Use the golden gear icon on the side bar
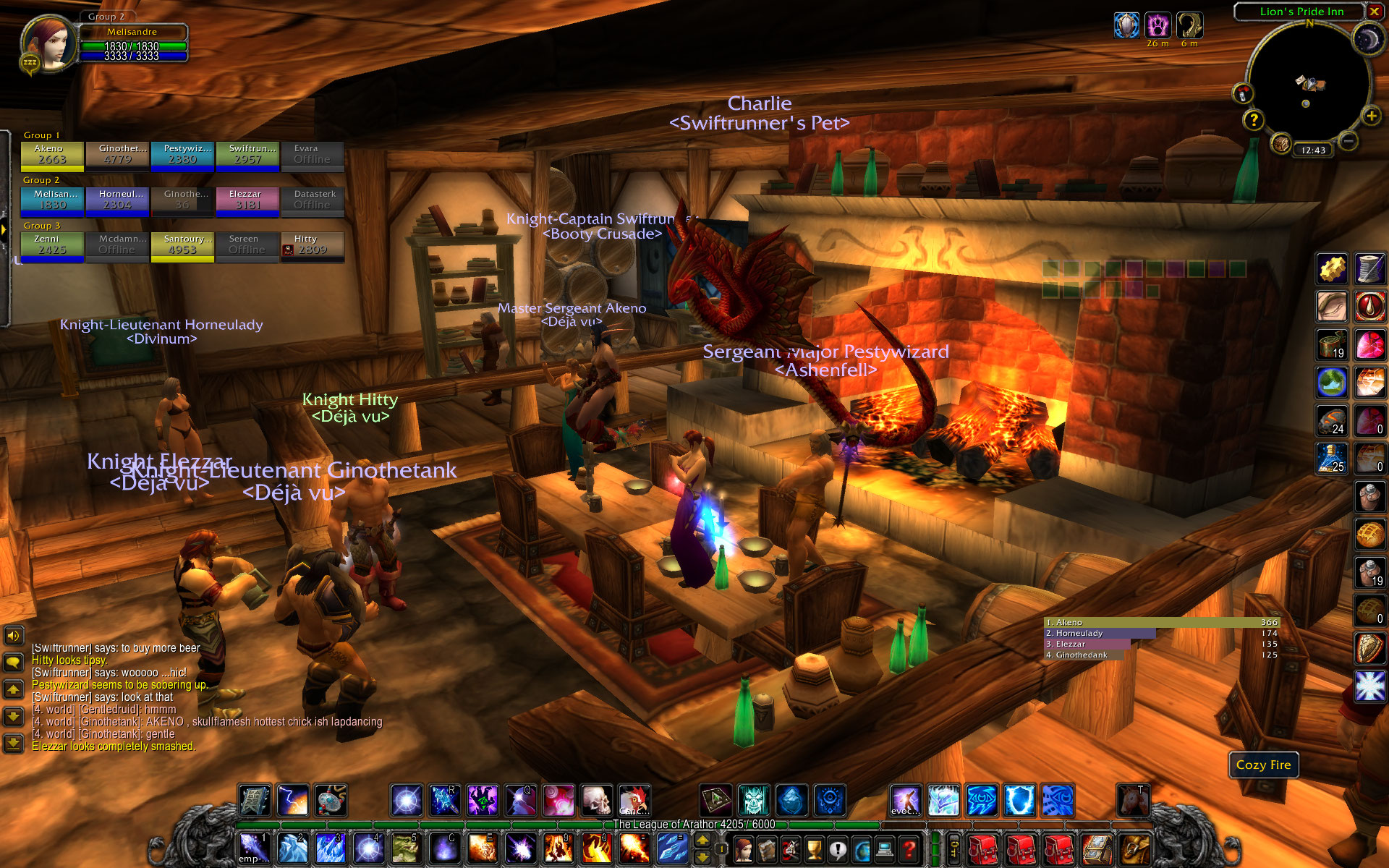The height and width of the screenshot is (868, 1389). [x=1332, y=269]
